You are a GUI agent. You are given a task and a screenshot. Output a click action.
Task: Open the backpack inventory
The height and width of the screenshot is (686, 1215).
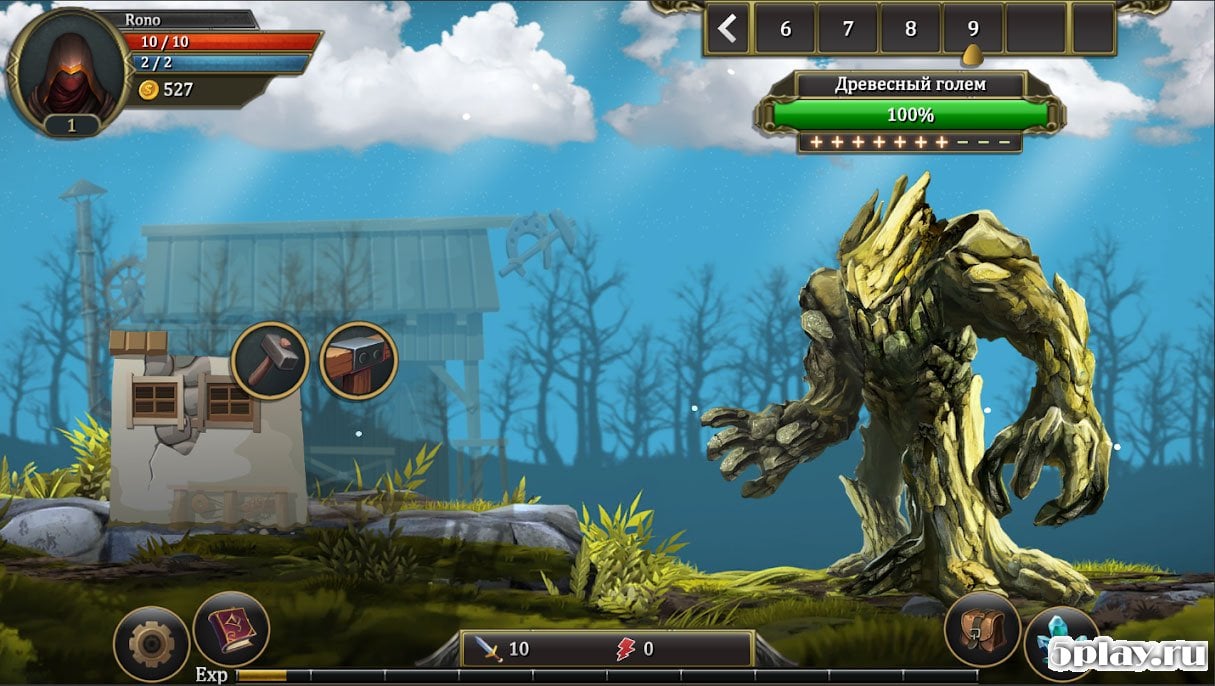(982, 630)
